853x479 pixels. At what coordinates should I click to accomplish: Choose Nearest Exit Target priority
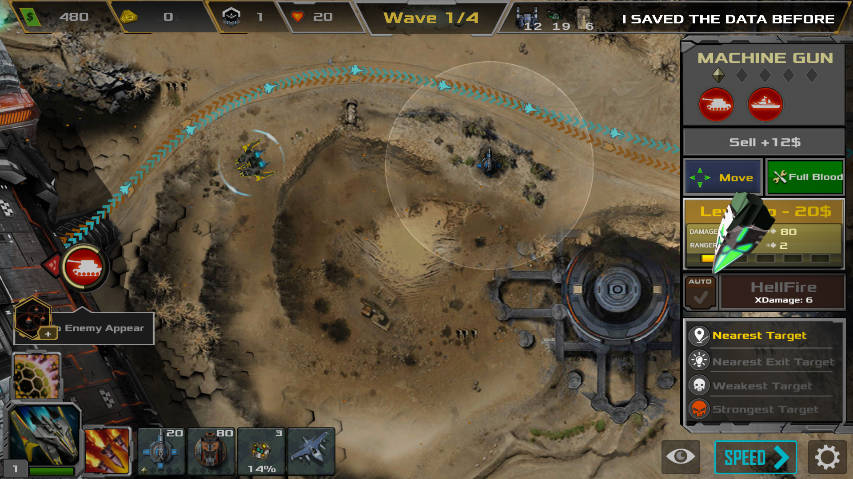pos(764,361)
